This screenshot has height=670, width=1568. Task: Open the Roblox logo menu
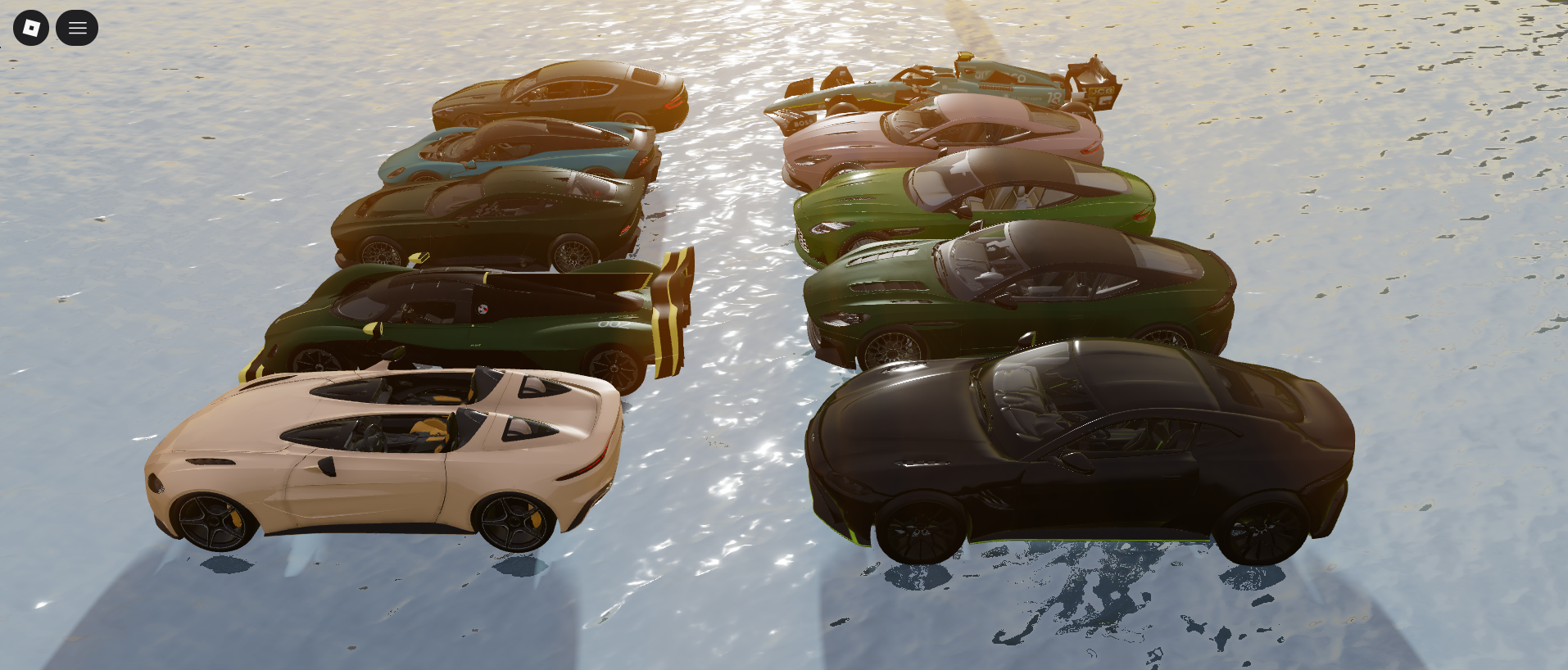[31, 28]
